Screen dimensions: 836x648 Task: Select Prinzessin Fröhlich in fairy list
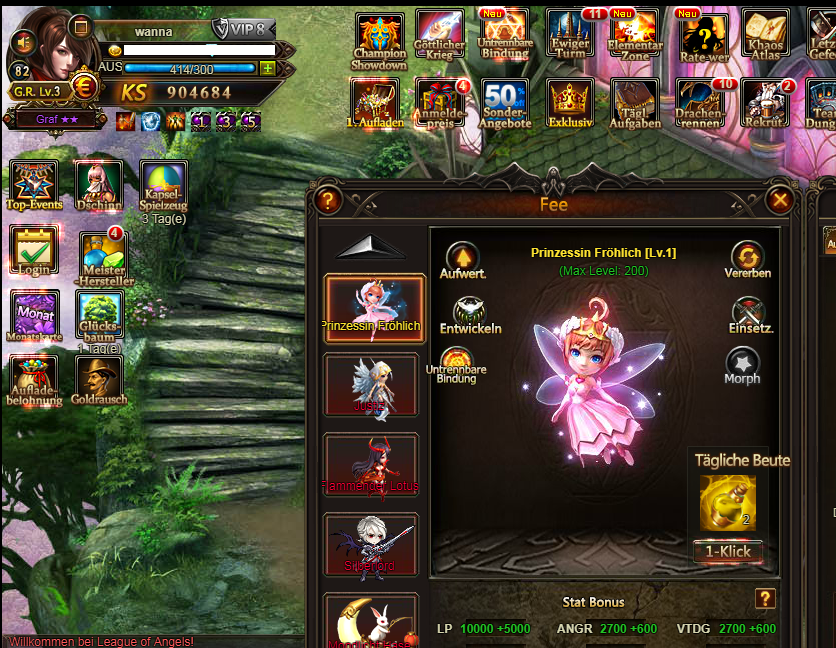click(372, 308)
